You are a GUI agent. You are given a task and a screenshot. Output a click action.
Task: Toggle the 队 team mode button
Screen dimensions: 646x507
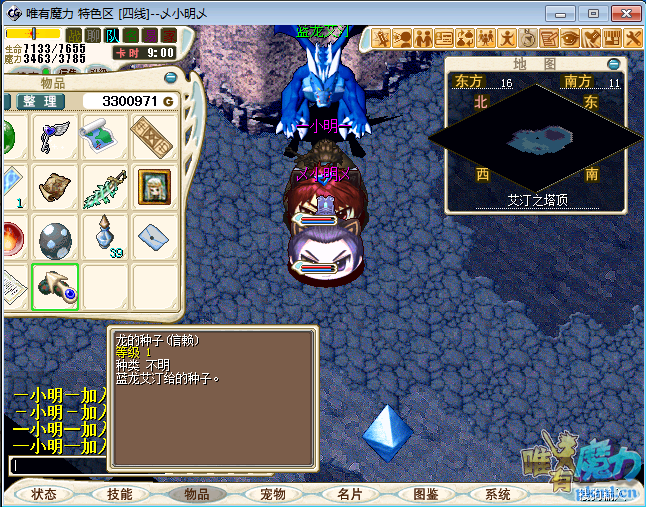click(x=111, y=36)
